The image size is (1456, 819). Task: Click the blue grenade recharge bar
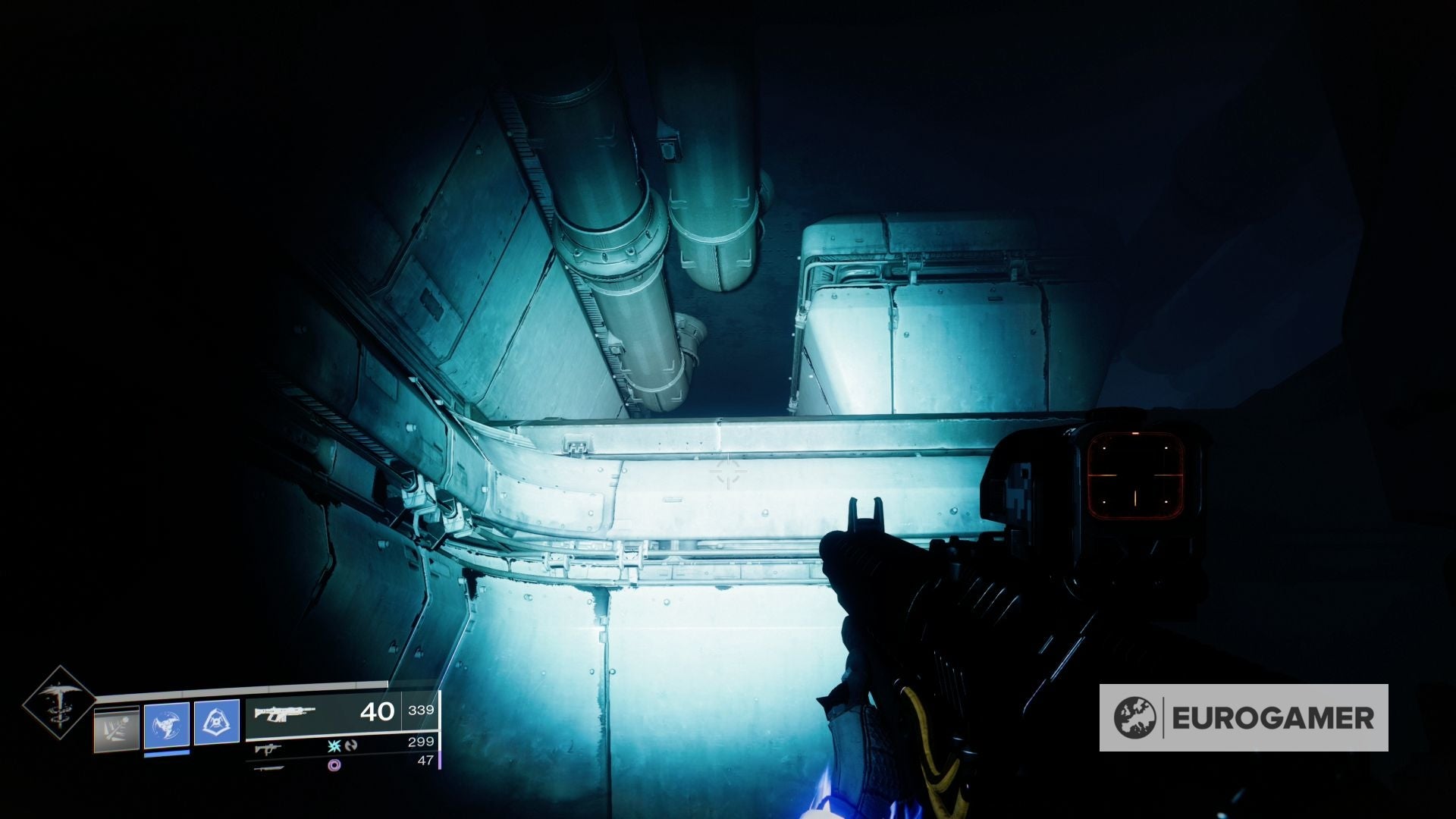tap(166, 754)
